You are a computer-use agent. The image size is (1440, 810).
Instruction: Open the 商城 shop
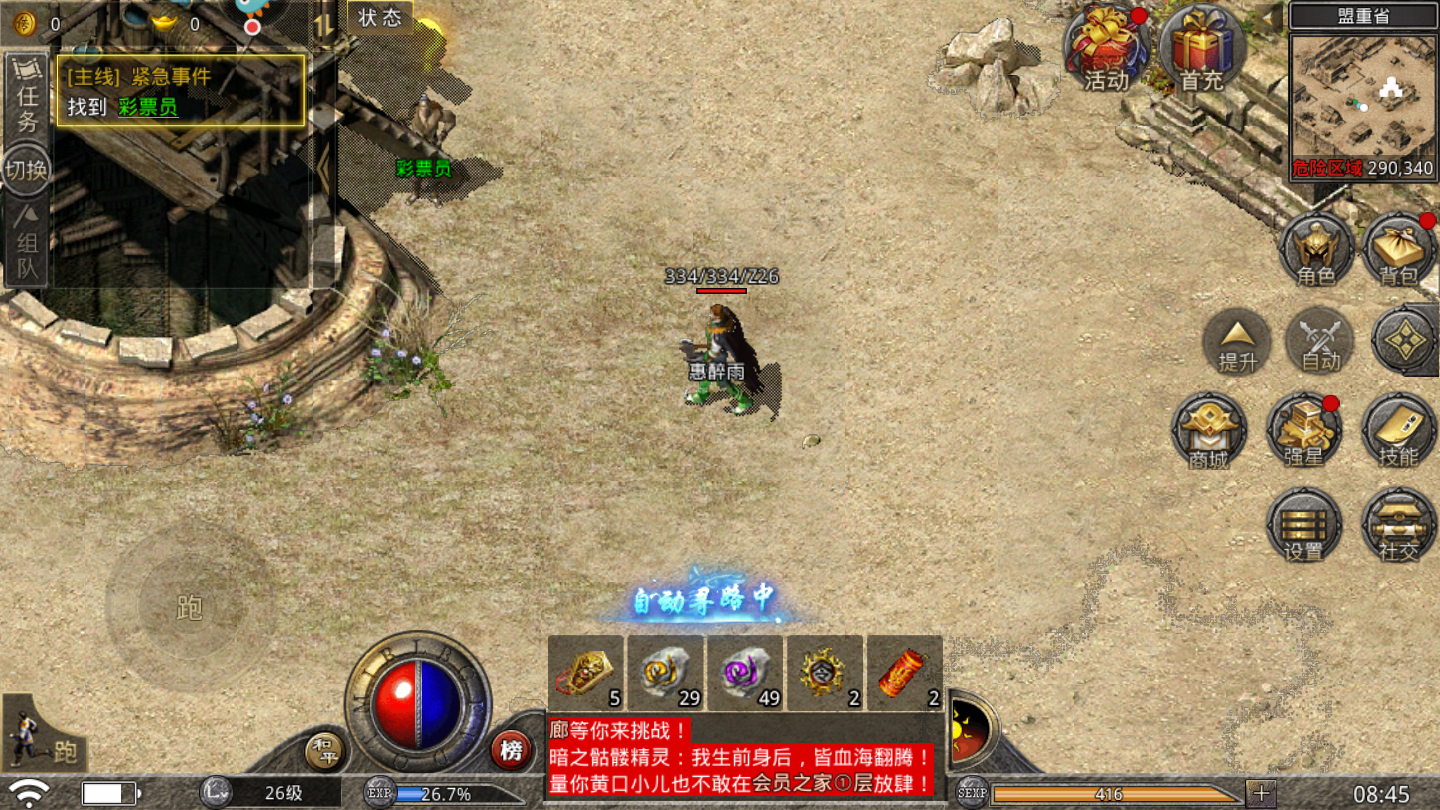tap(1209, 431)
